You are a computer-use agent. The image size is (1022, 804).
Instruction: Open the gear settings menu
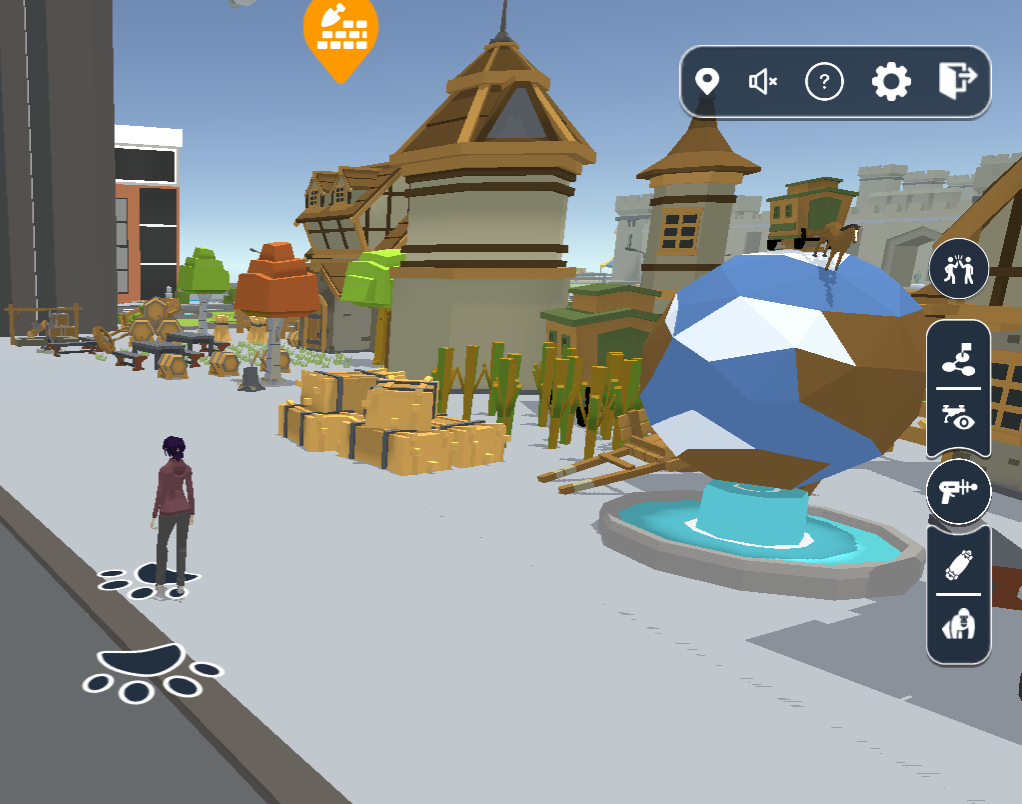tap(891, 81)
